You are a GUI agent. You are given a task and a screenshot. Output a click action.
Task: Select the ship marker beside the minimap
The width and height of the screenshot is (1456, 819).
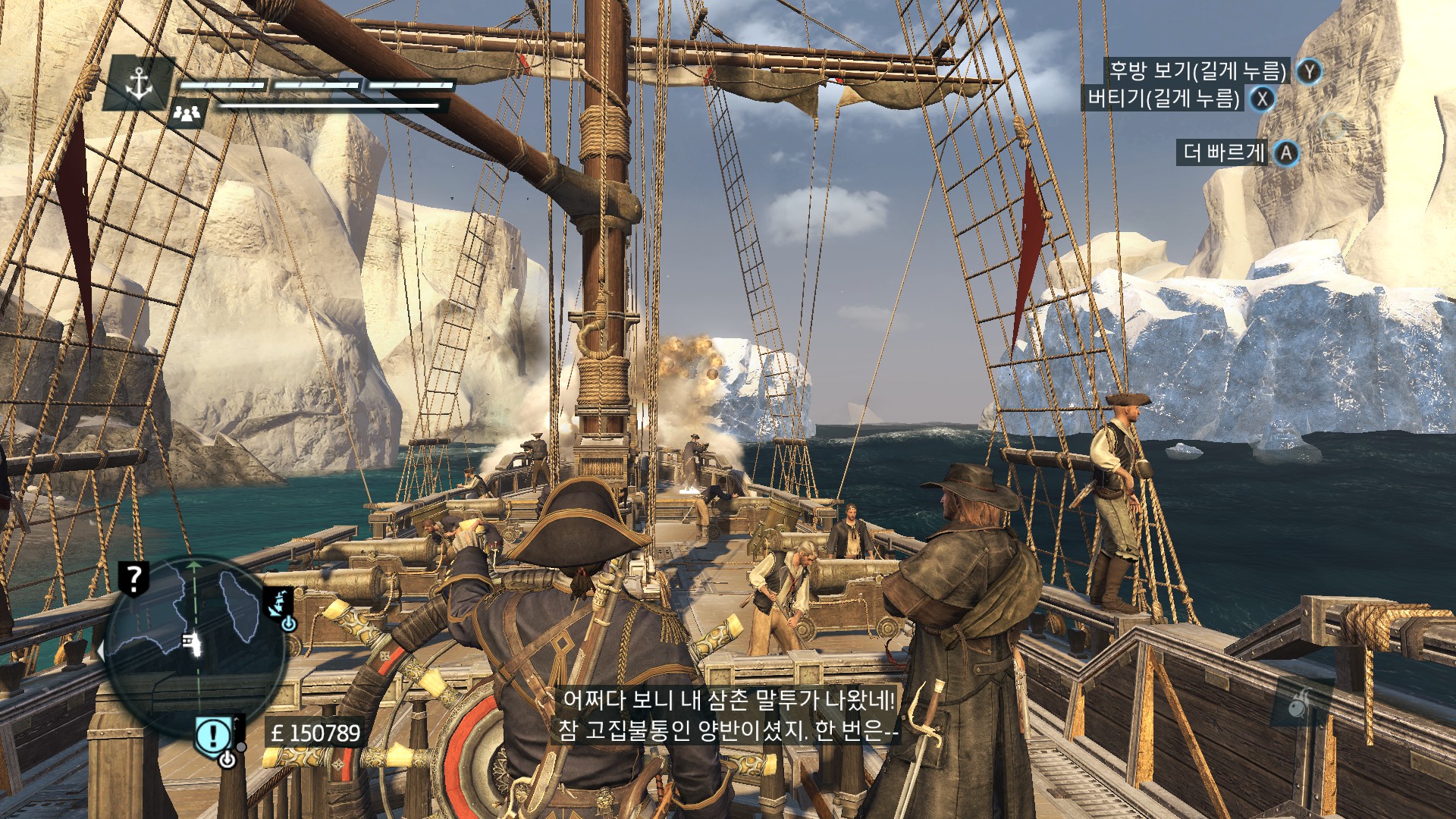tap(278, 602)
